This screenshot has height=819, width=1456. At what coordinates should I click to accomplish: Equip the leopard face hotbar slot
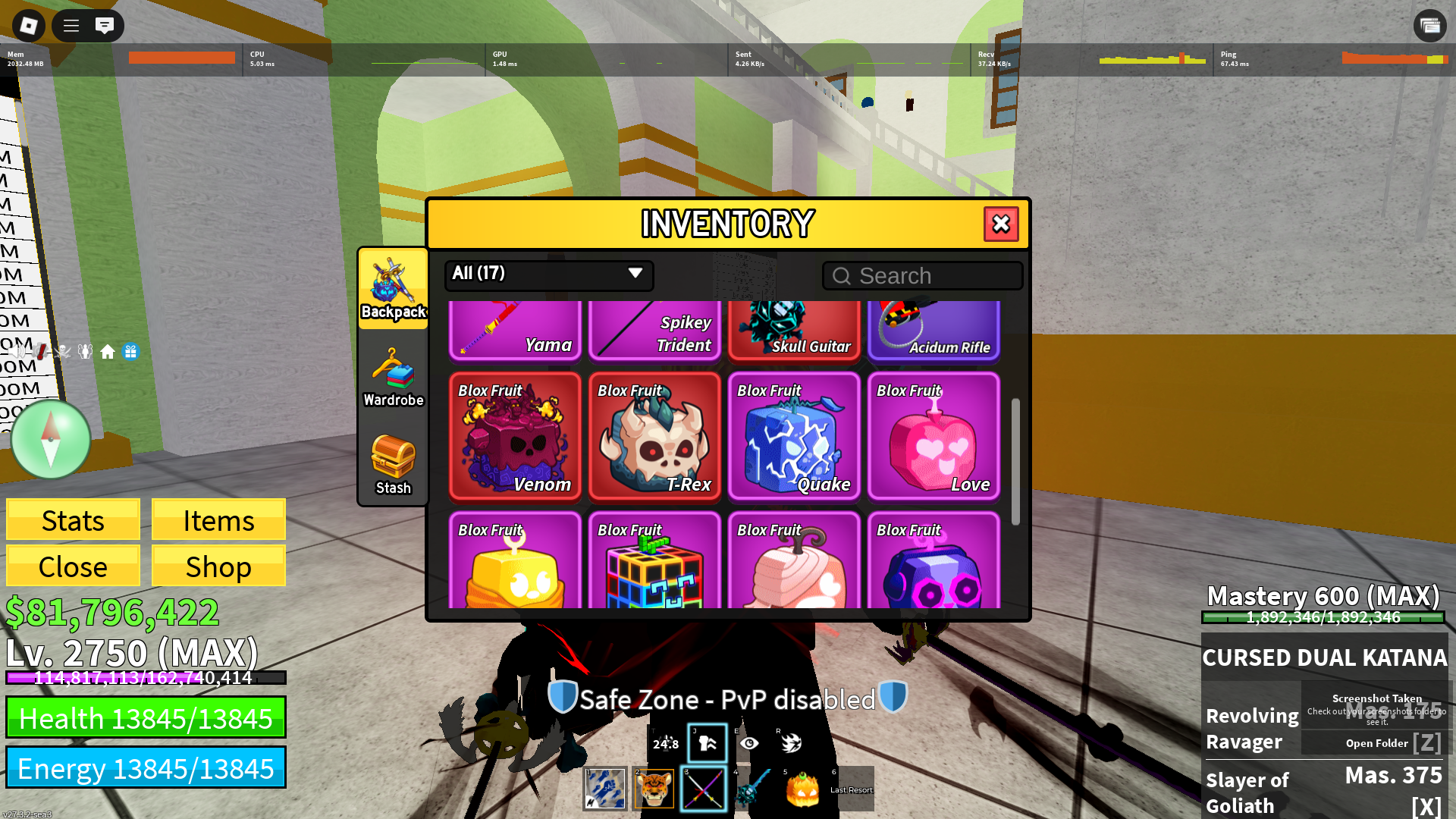(654, 789)
